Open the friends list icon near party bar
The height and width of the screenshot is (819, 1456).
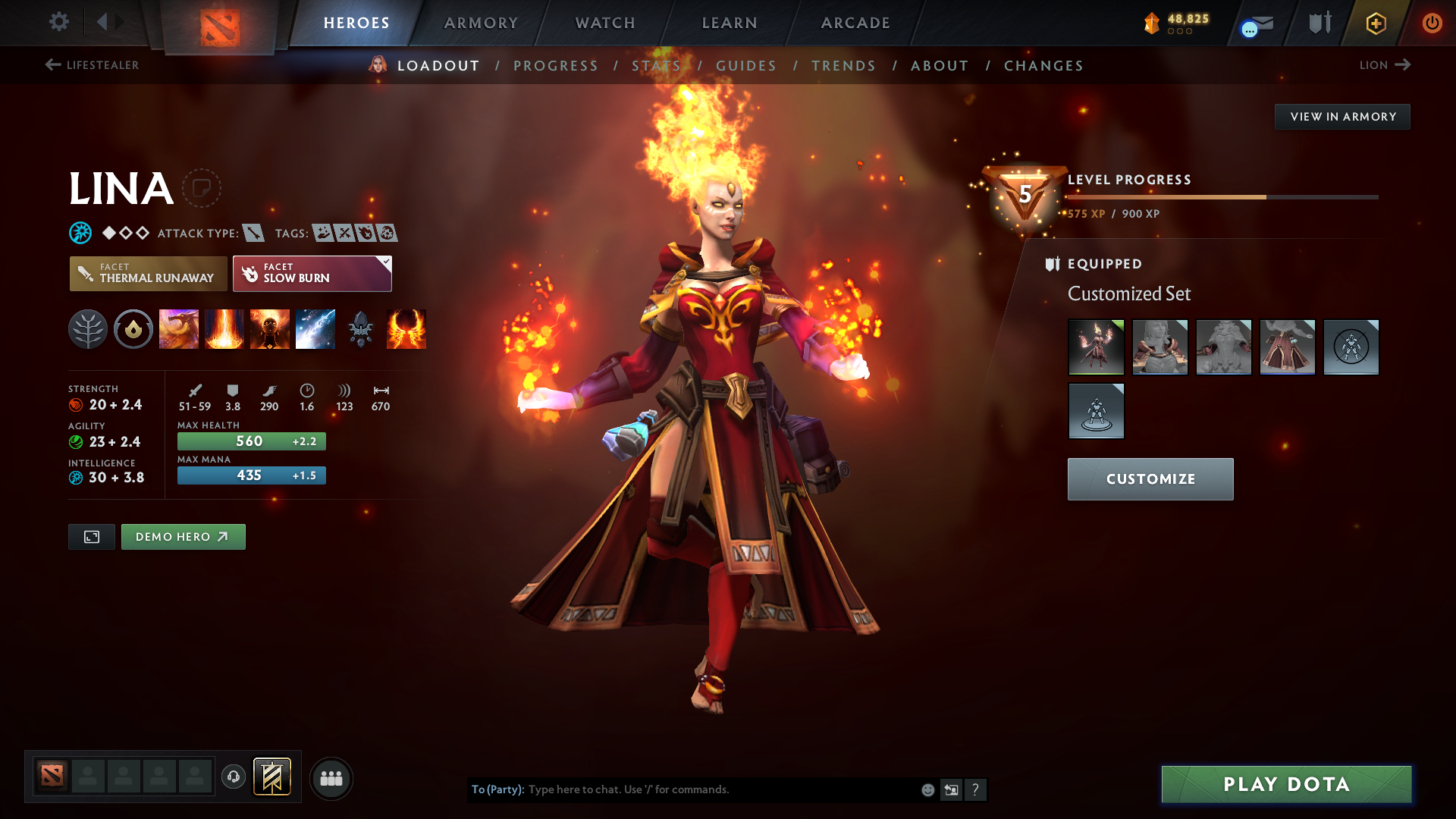tap(331, 778)
